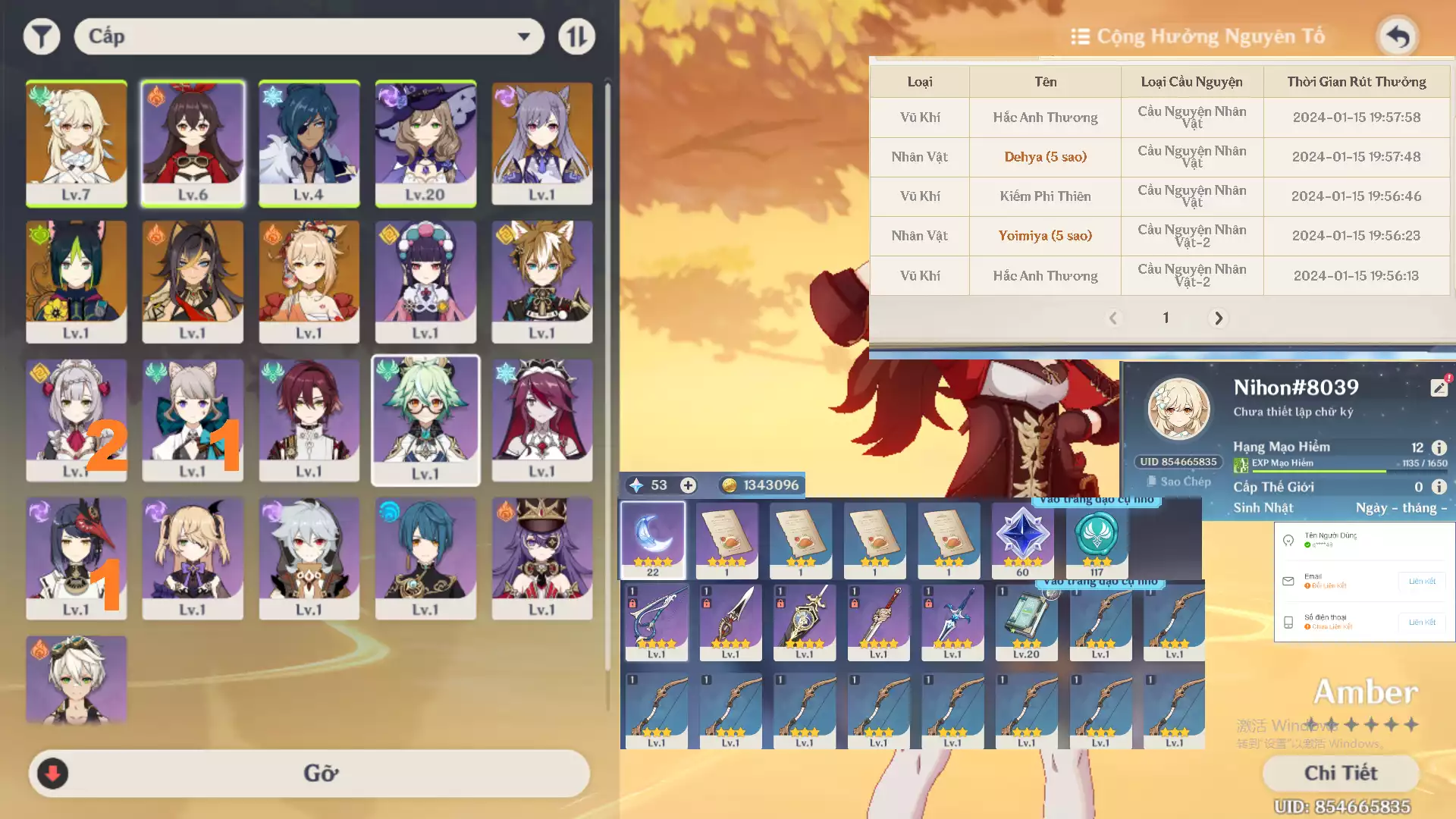Open the character filter funnel icon

click(x=42, y=36)
